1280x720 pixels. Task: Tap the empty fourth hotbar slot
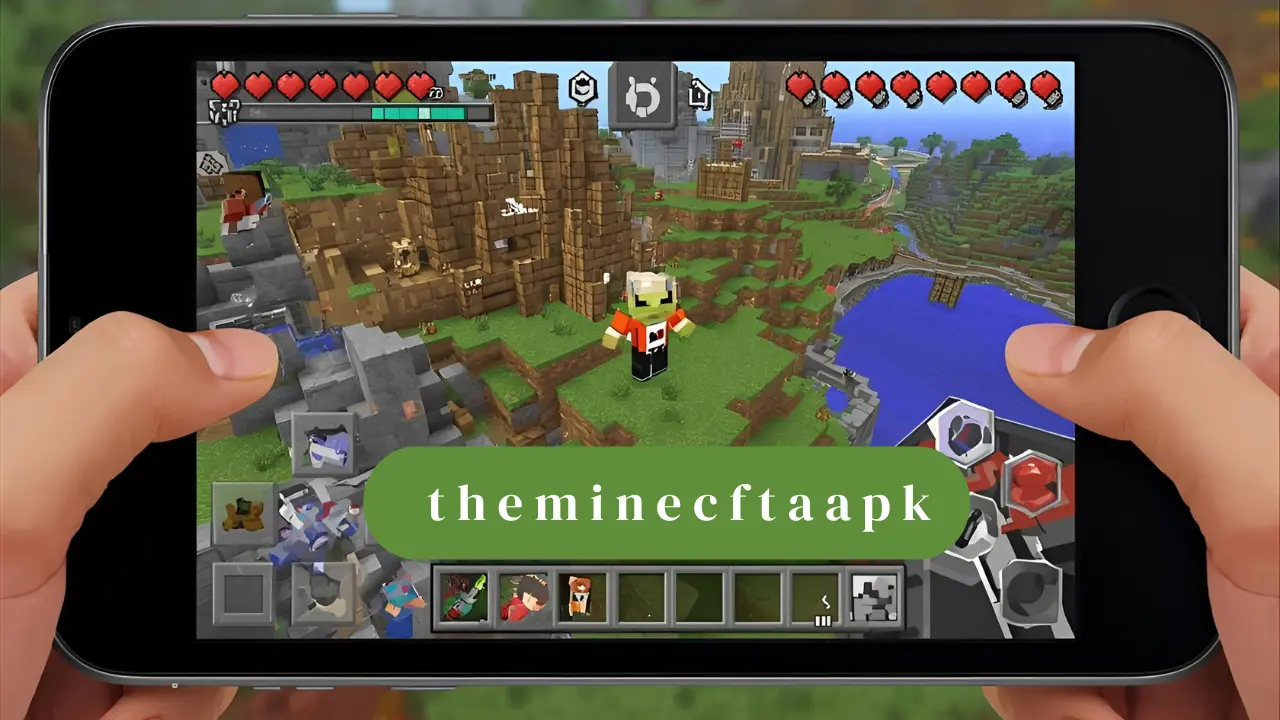638,598
